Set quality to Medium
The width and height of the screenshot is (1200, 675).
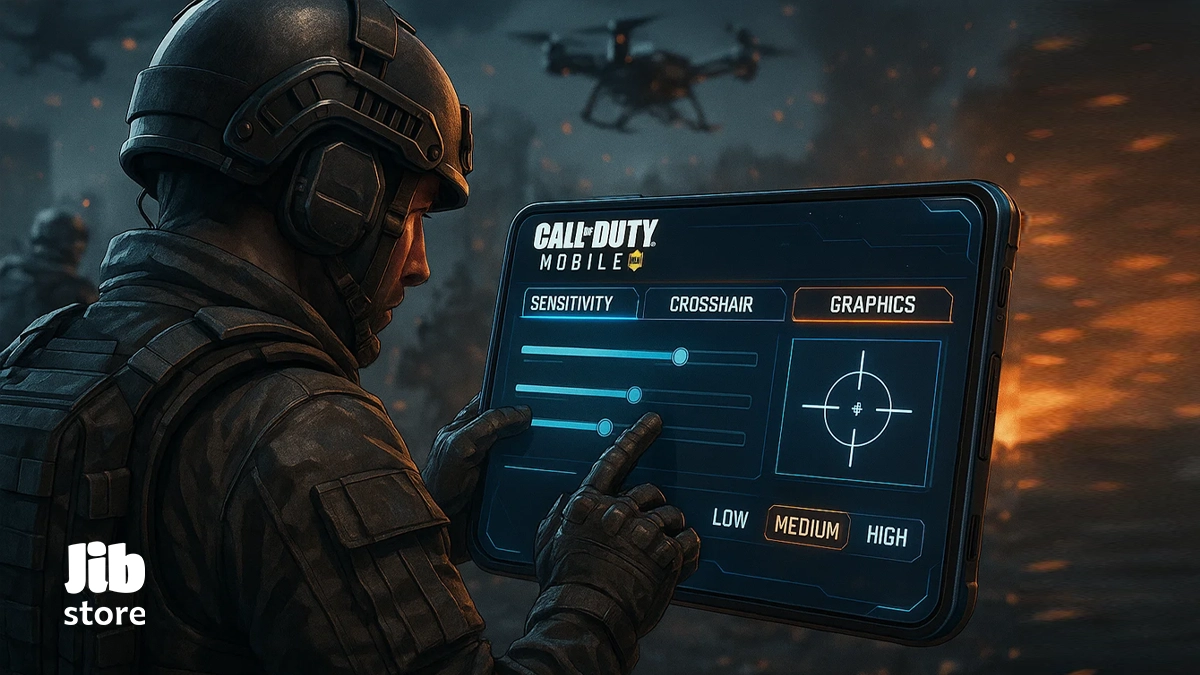coord(807,529)
